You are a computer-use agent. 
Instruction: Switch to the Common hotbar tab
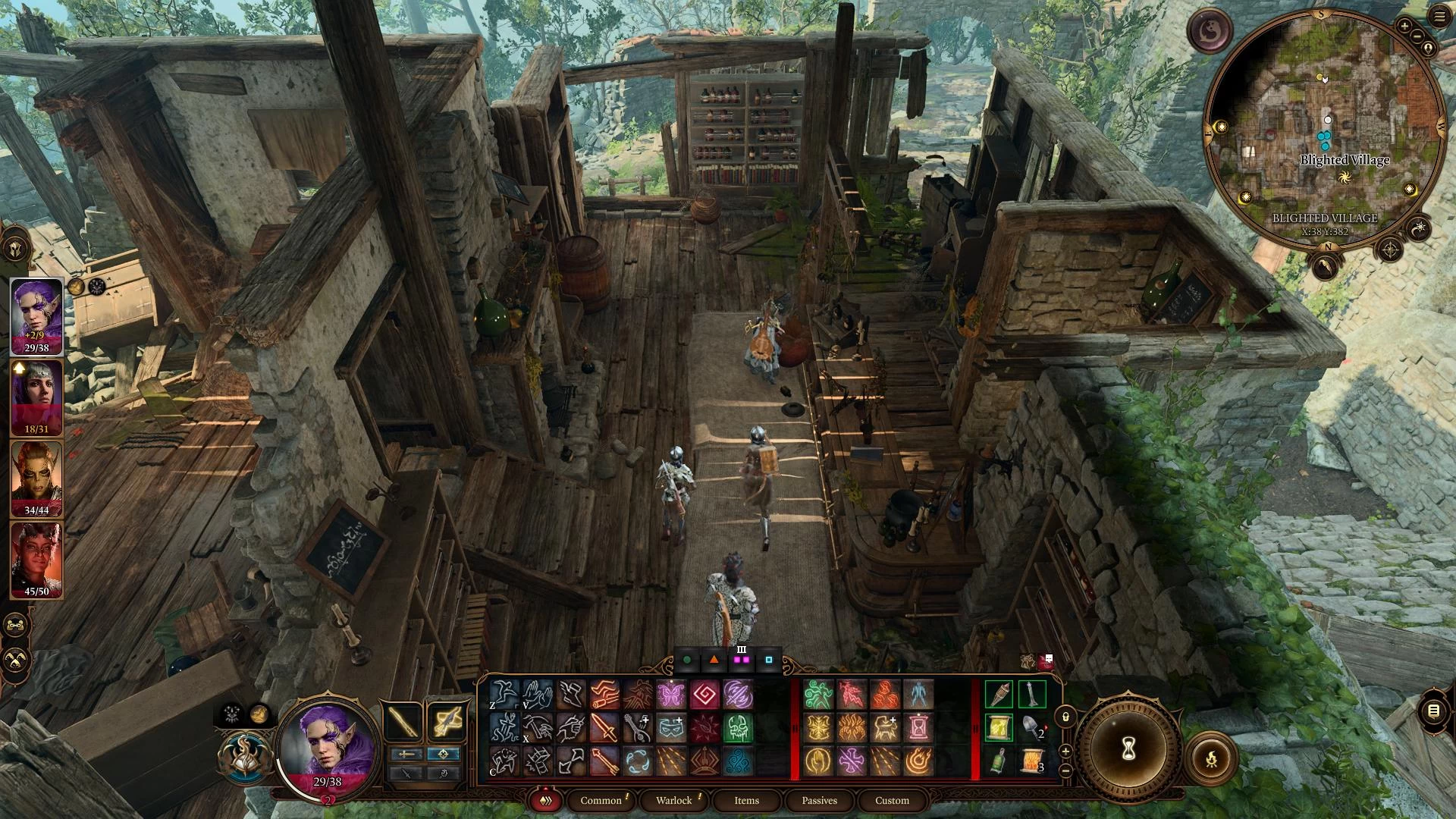[x=601, y=800]
